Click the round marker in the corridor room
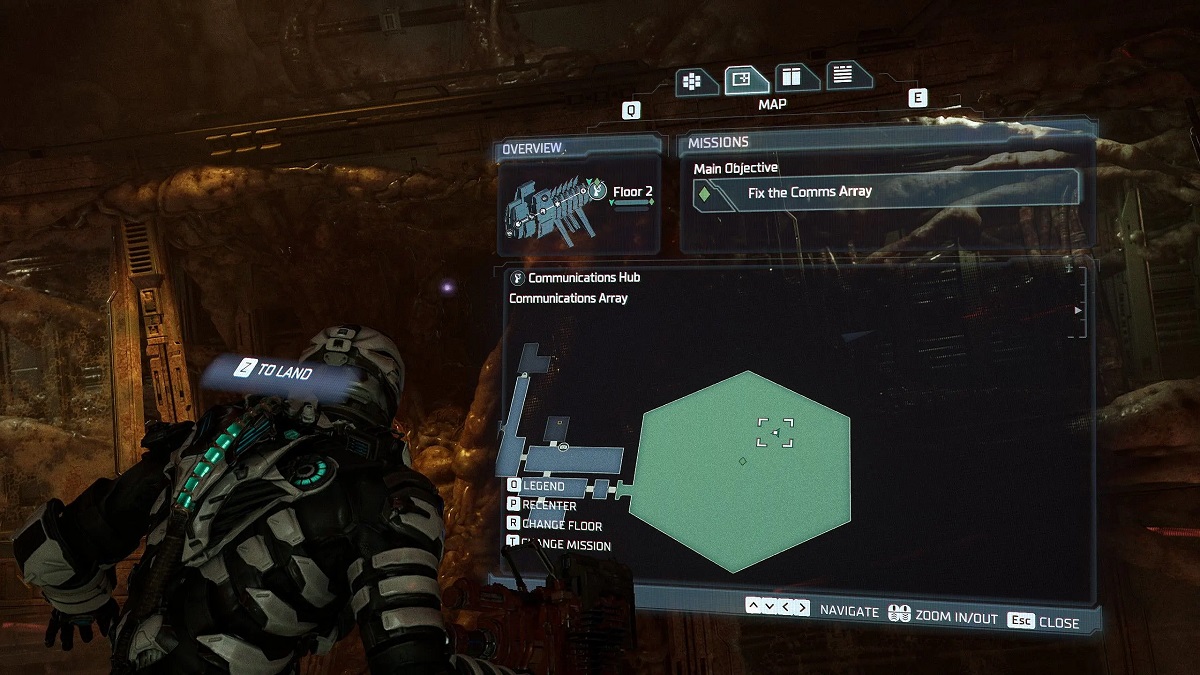 coord(564,446)
